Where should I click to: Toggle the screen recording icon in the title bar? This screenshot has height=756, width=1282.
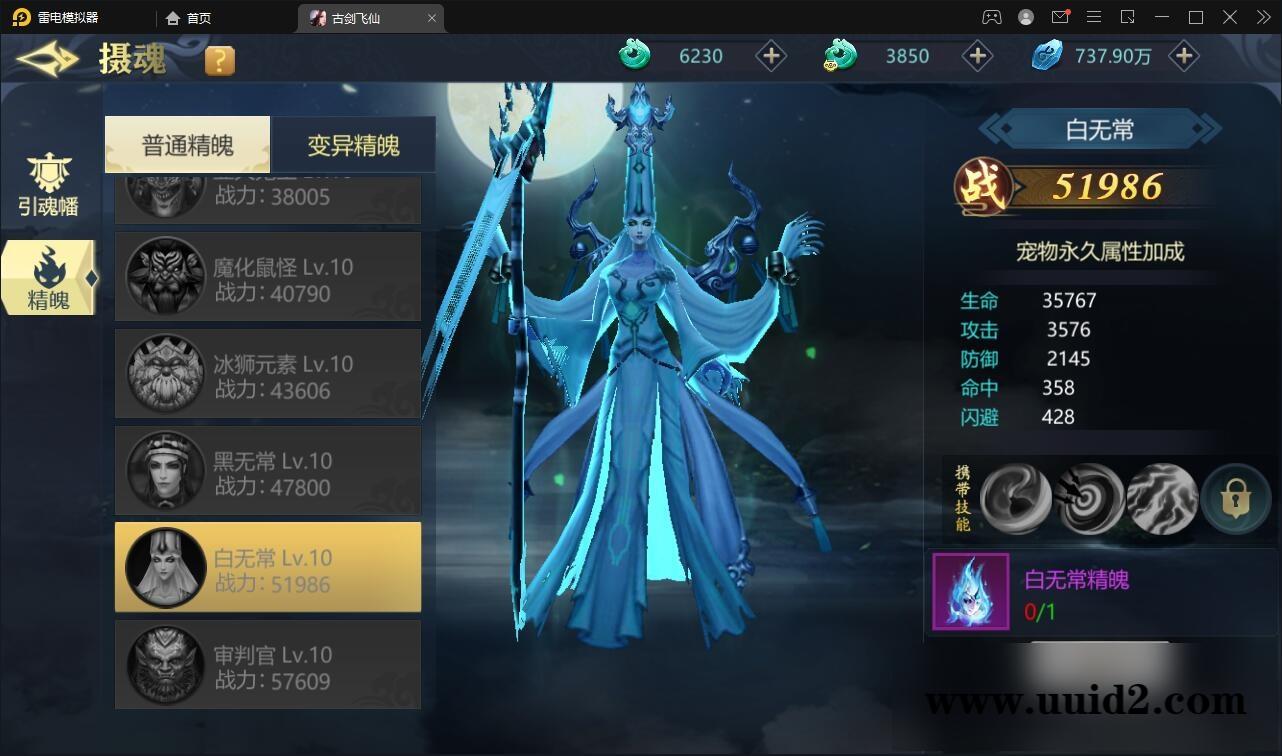[x=1130, y=17]
